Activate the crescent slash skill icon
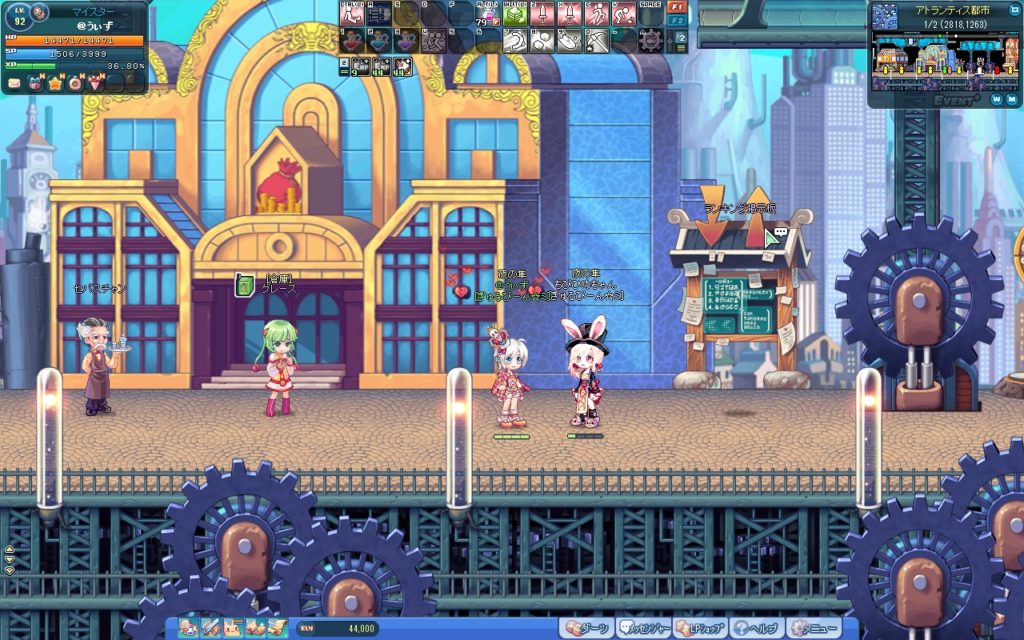This screenshot has width=1024, height=640. point(514,40)
